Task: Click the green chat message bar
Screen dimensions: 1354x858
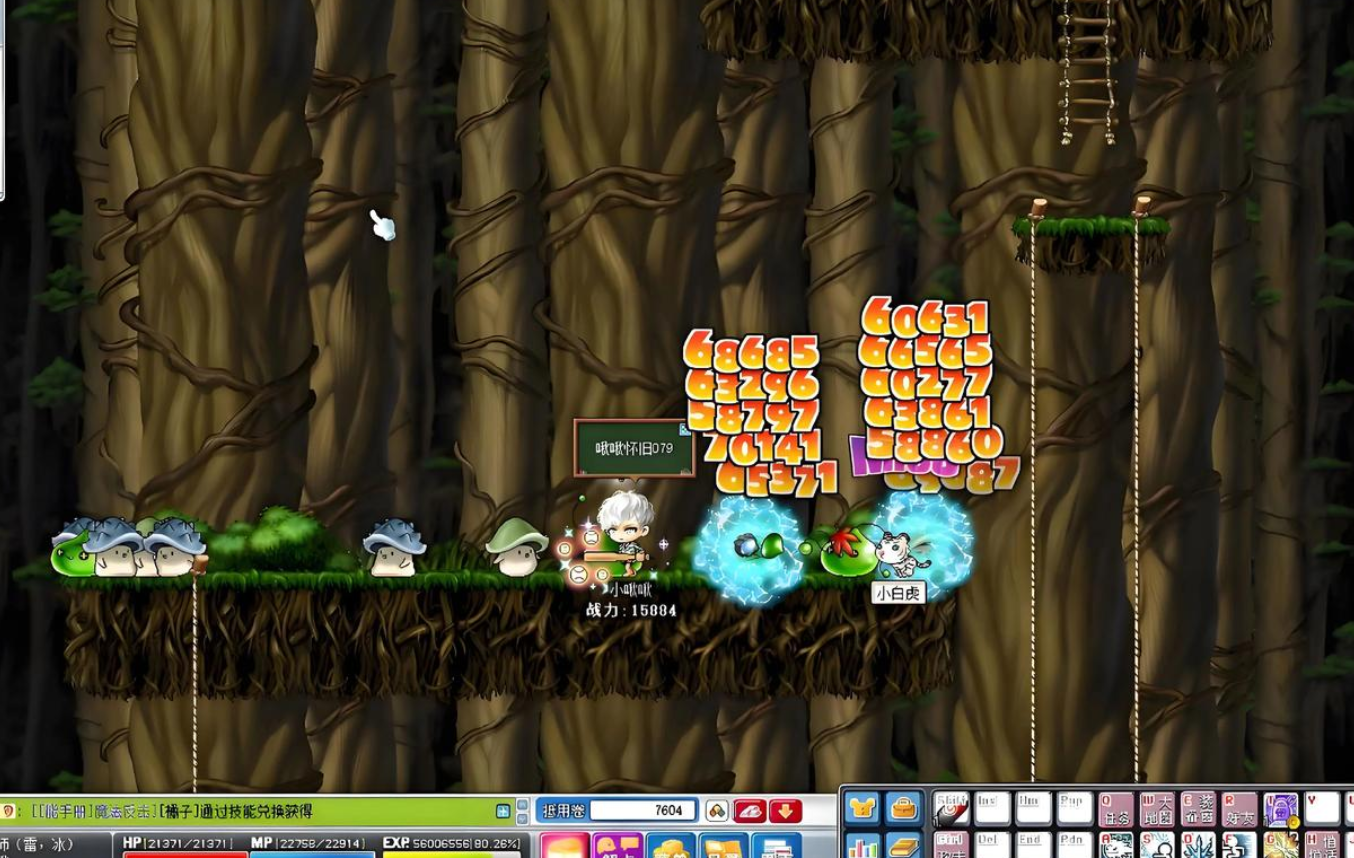Action: pos(250,811)
